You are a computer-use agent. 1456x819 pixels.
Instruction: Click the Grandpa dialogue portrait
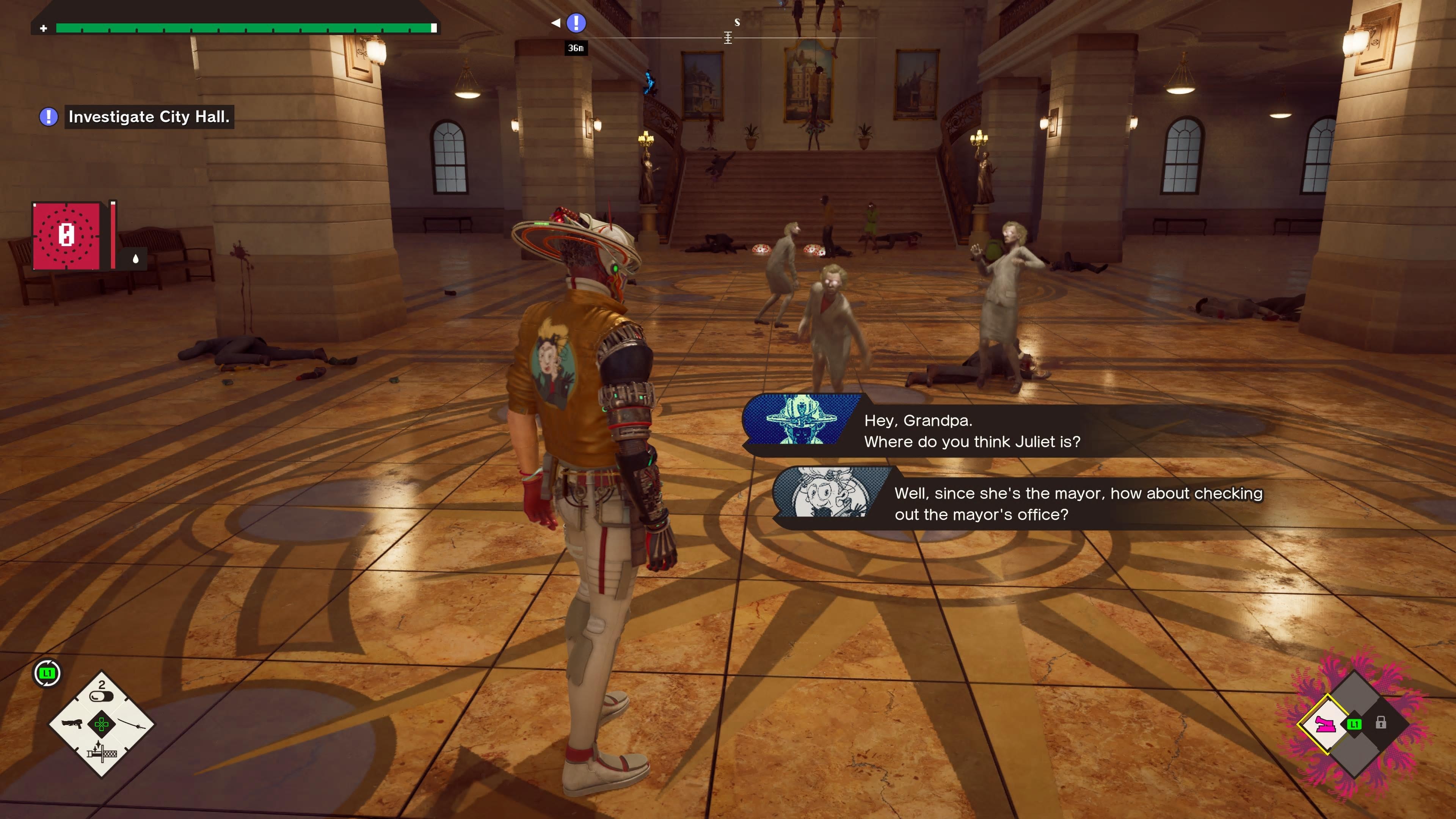click(828, 493)
